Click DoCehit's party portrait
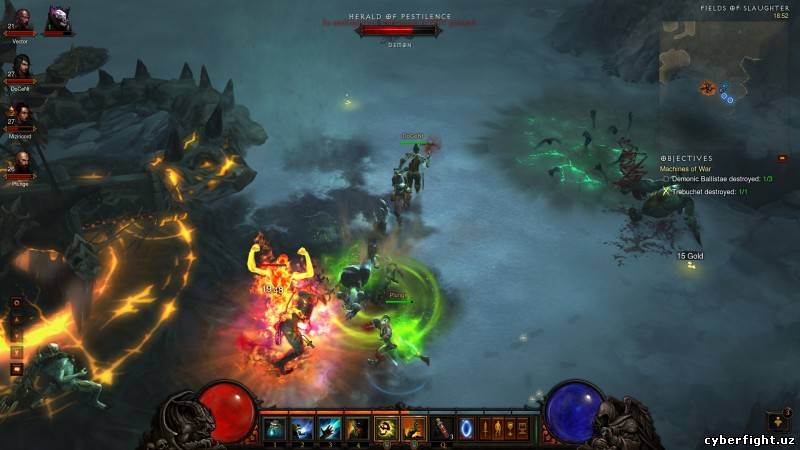Viewport: 800px width, 450px height. tap(21, 67)
